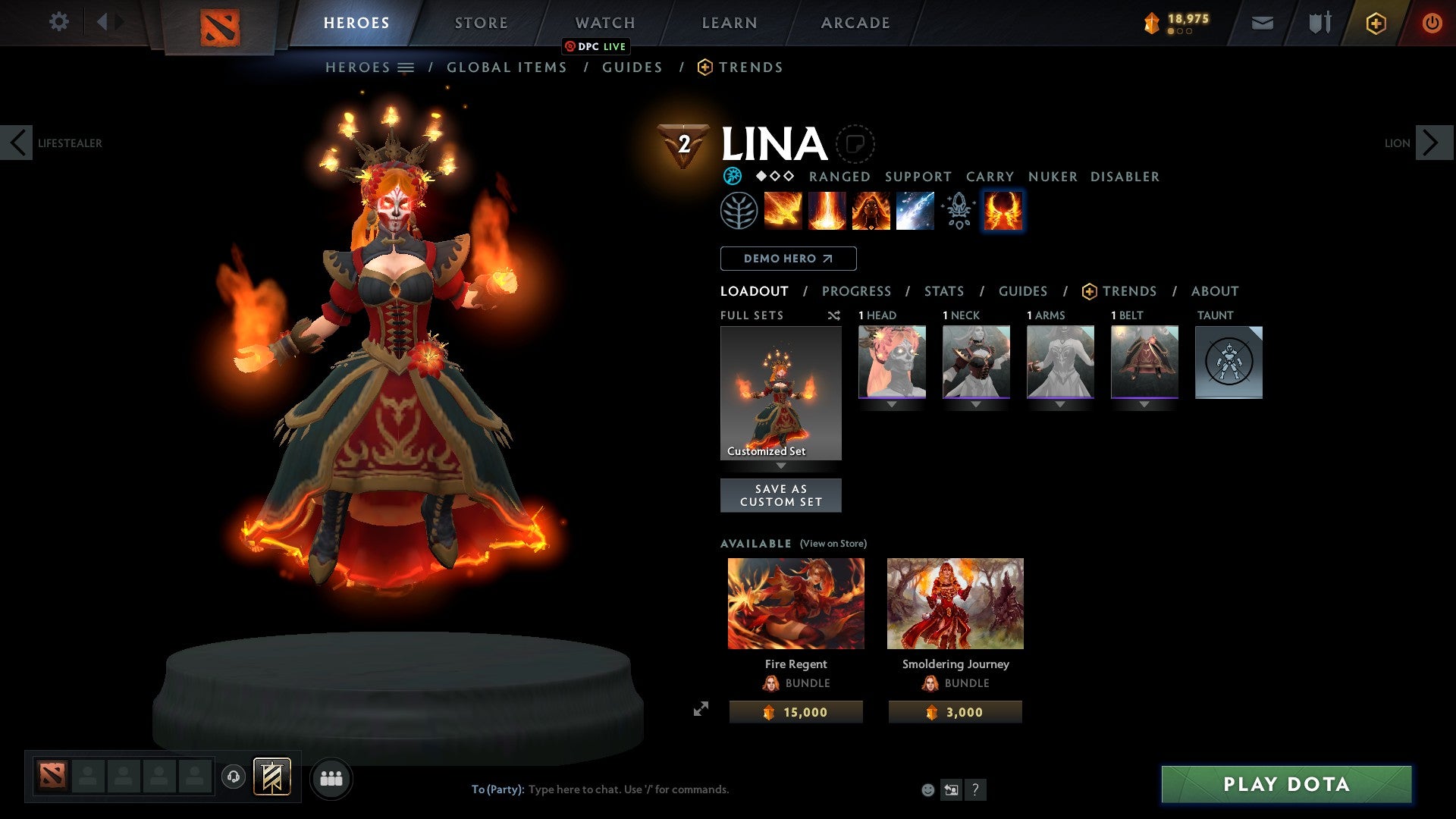The width and height of the screenshot is (1456, 819).
Task: Select the Fiery Soul passive ability icon
Action: [x=870, y=211]
